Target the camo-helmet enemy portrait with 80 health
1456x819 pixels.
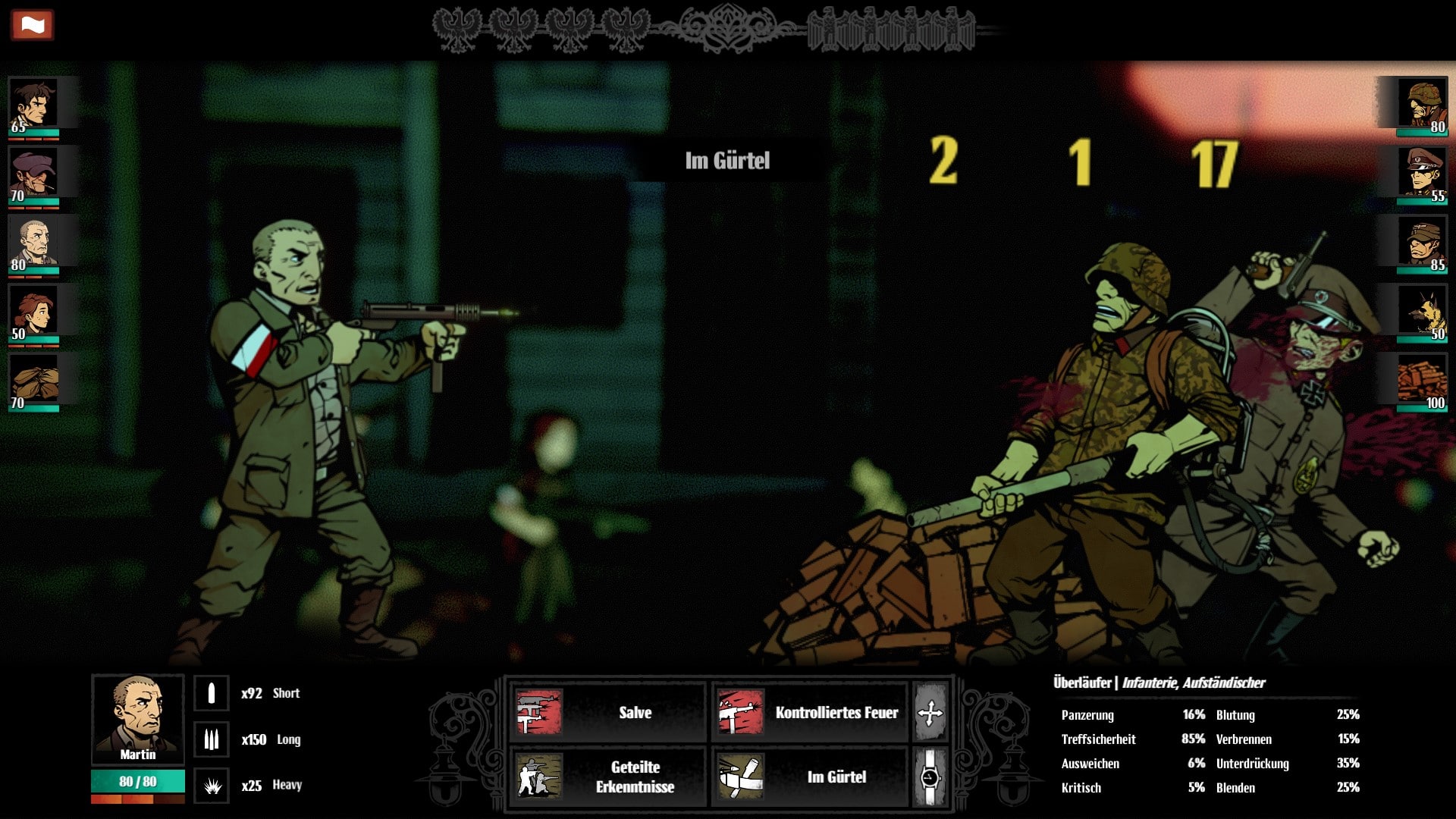[x=1423, y=105]
